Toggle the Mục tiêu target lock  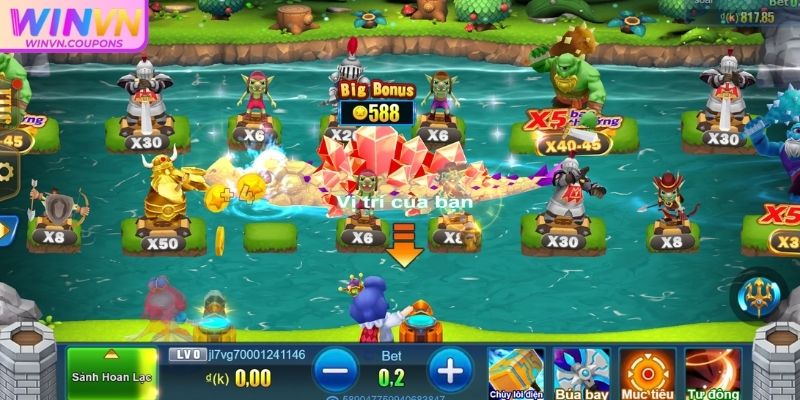[647, 370]
